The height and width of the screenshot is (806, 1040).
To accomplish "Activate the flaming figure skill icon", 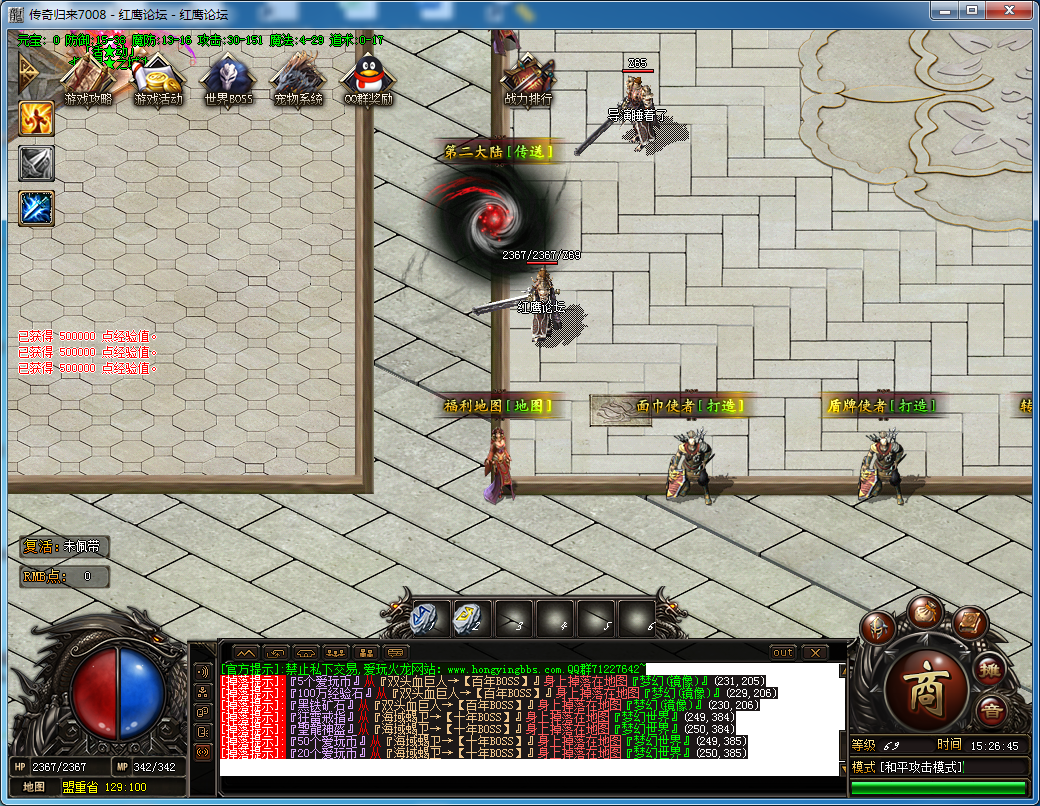I will pyautogui.click(x=37, y=119).
